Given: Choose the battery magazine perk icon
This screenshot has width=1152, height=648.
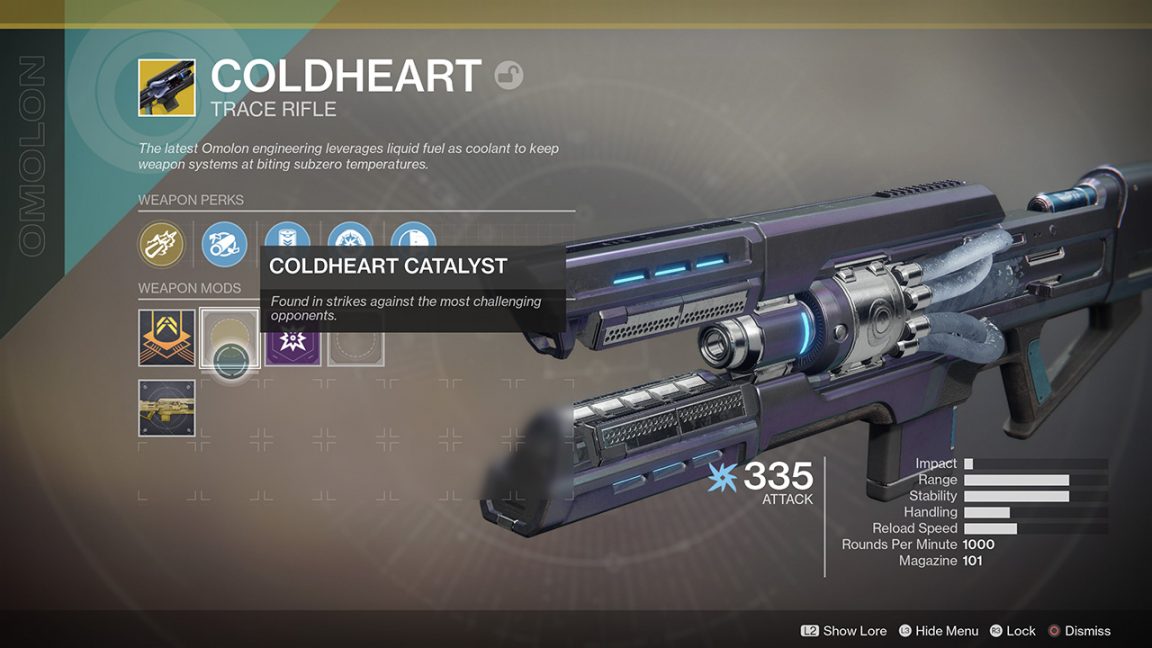Looking at the screenshot, I should pos(286,236).
